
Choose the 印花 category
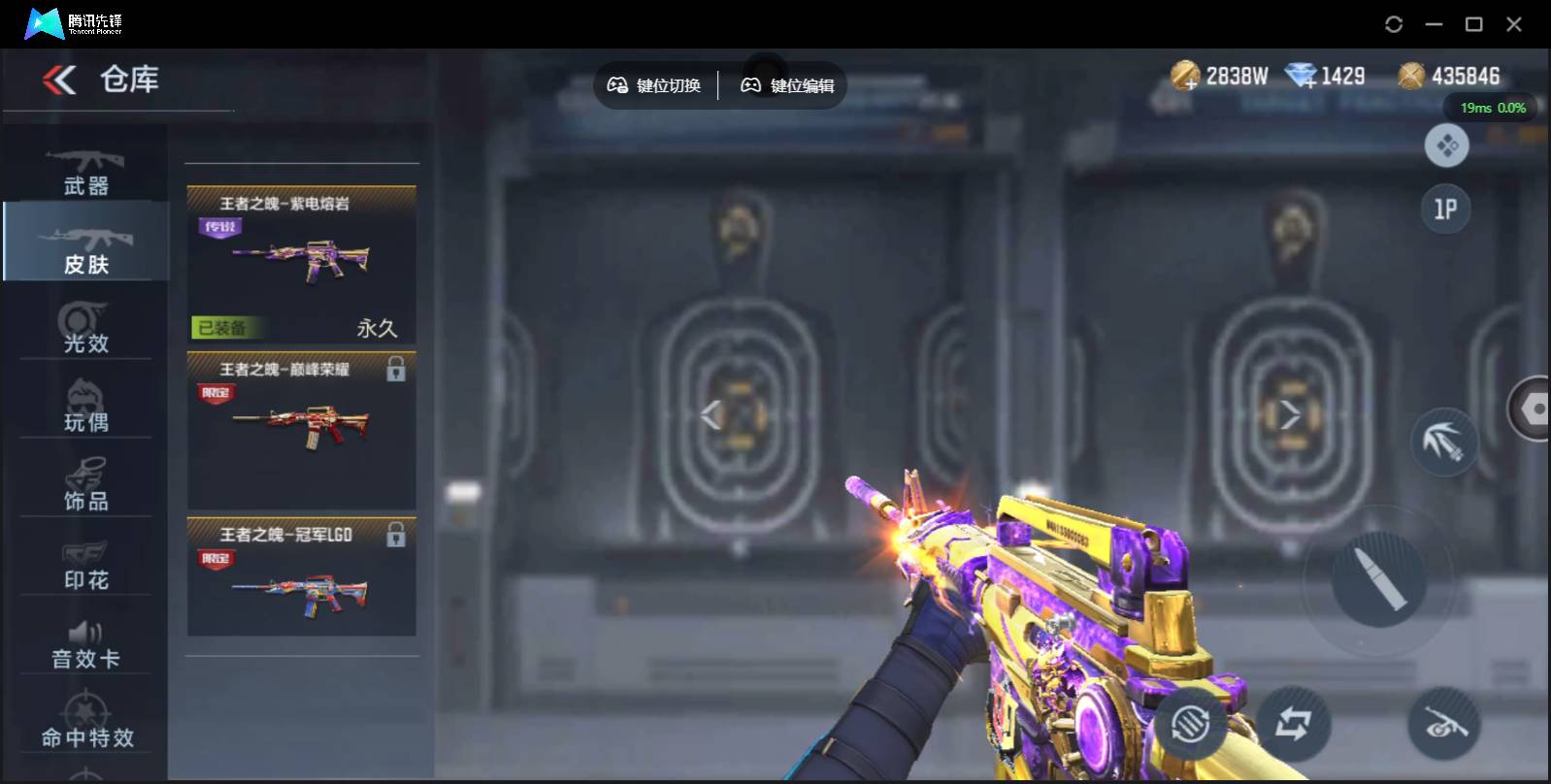[85, 564]
